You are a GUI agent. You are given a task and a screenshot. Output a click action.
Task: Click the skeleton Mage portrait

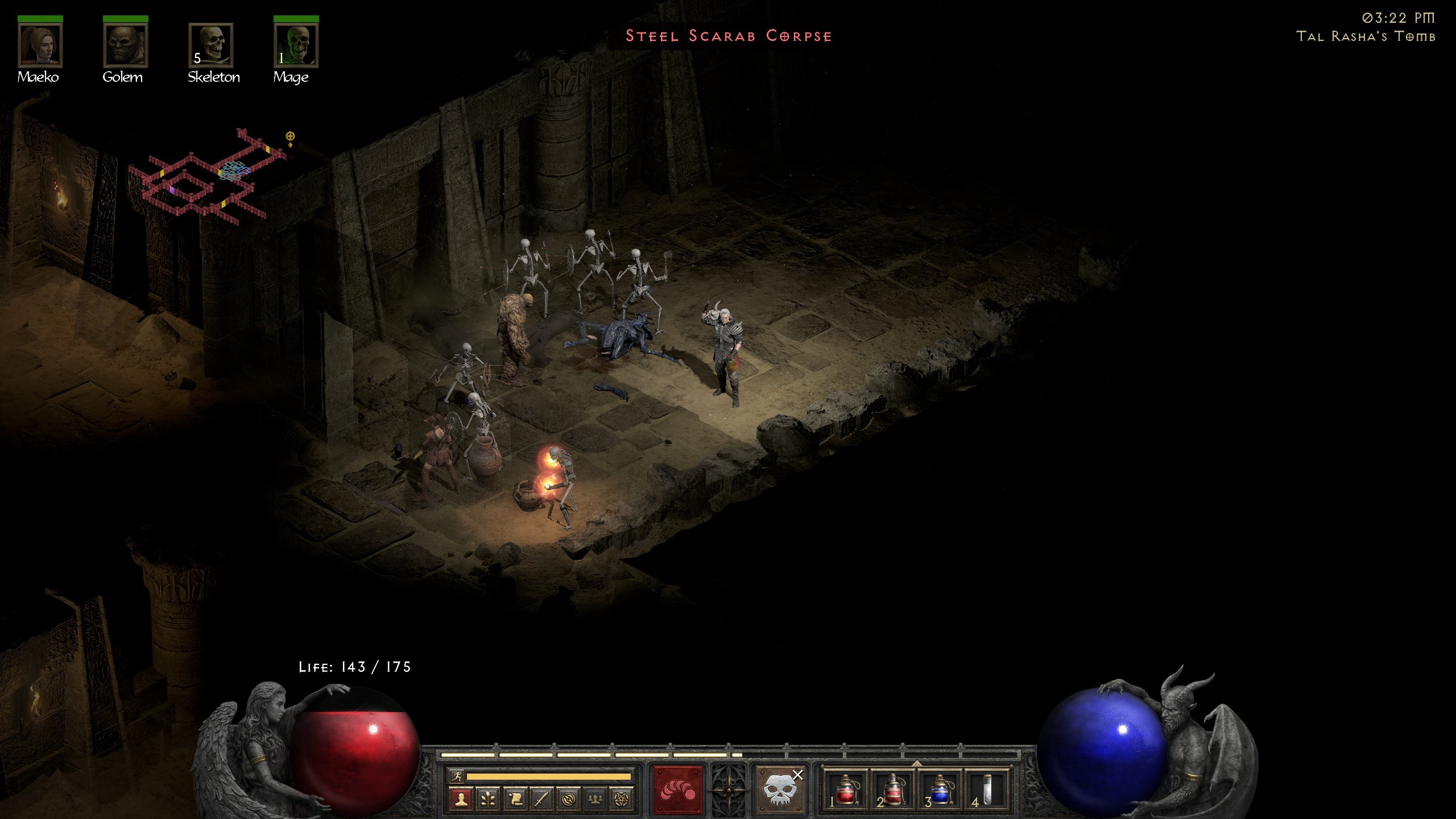click(x=296, y=45)
